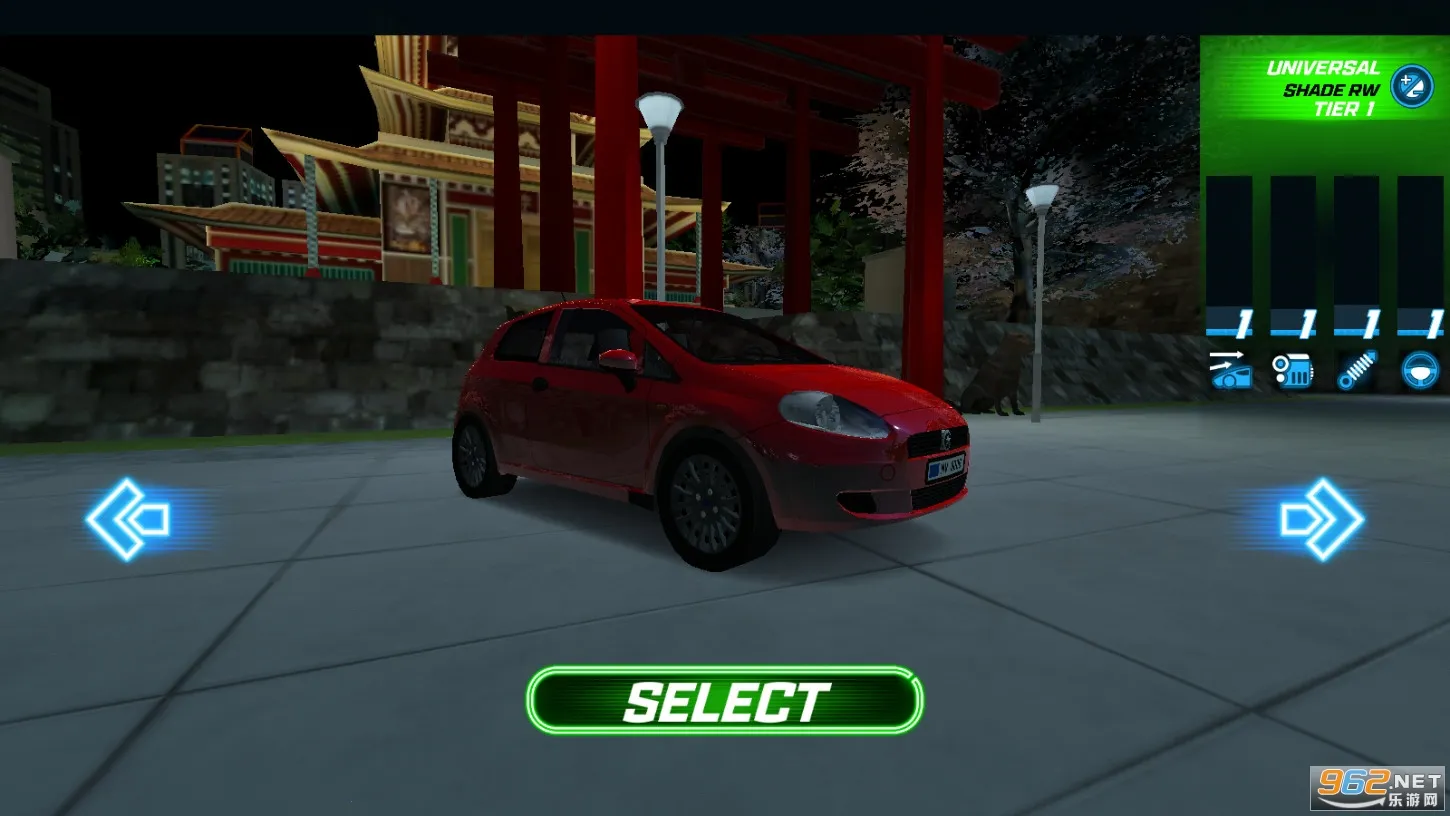Click the right arrow to browse next car
This screenshot has height=816, width=1450.
click(x=1322, y=518)
